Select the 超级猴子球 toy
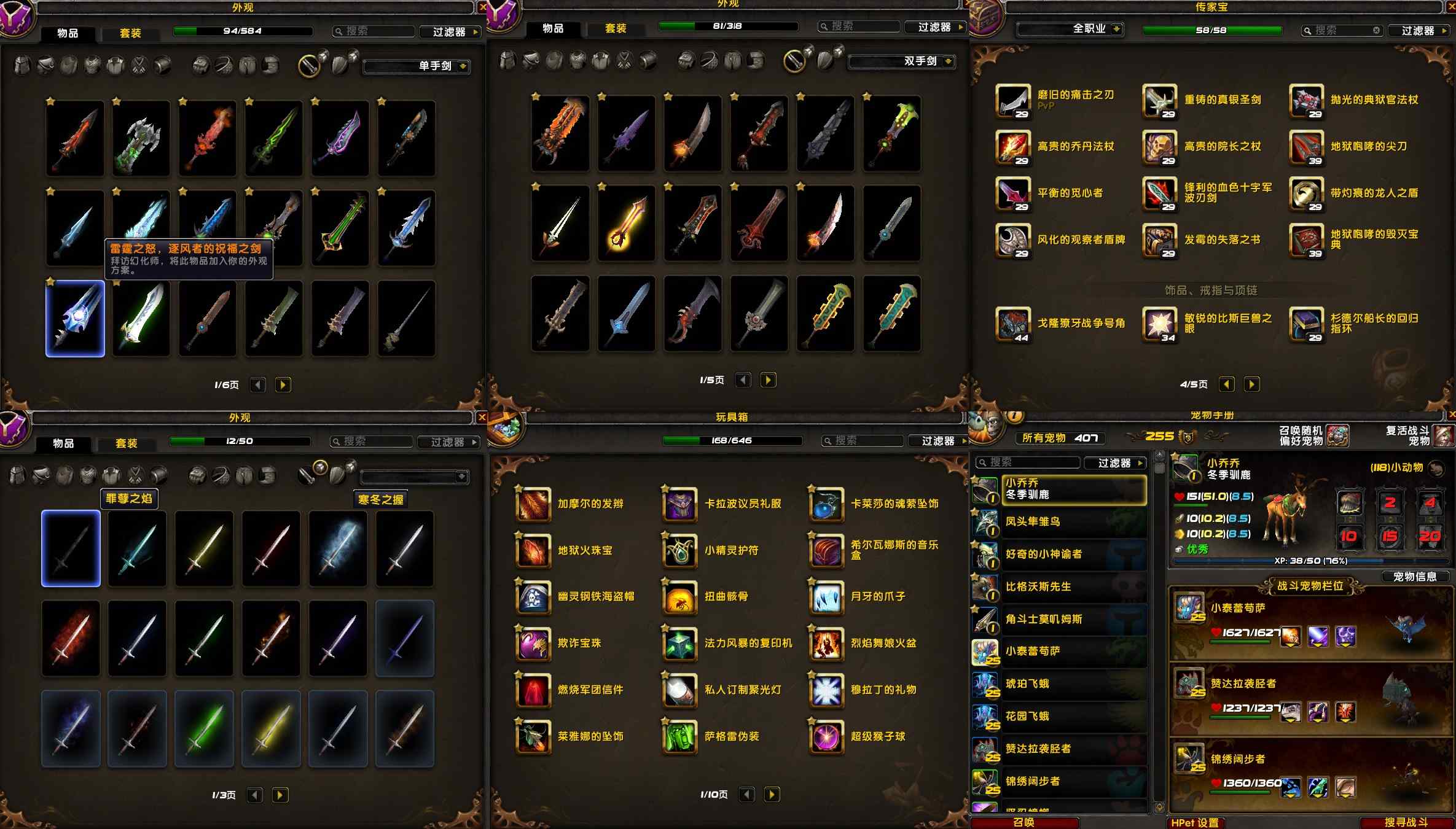The height and width of the screenshot is (829, 1456). pos(826,737)
